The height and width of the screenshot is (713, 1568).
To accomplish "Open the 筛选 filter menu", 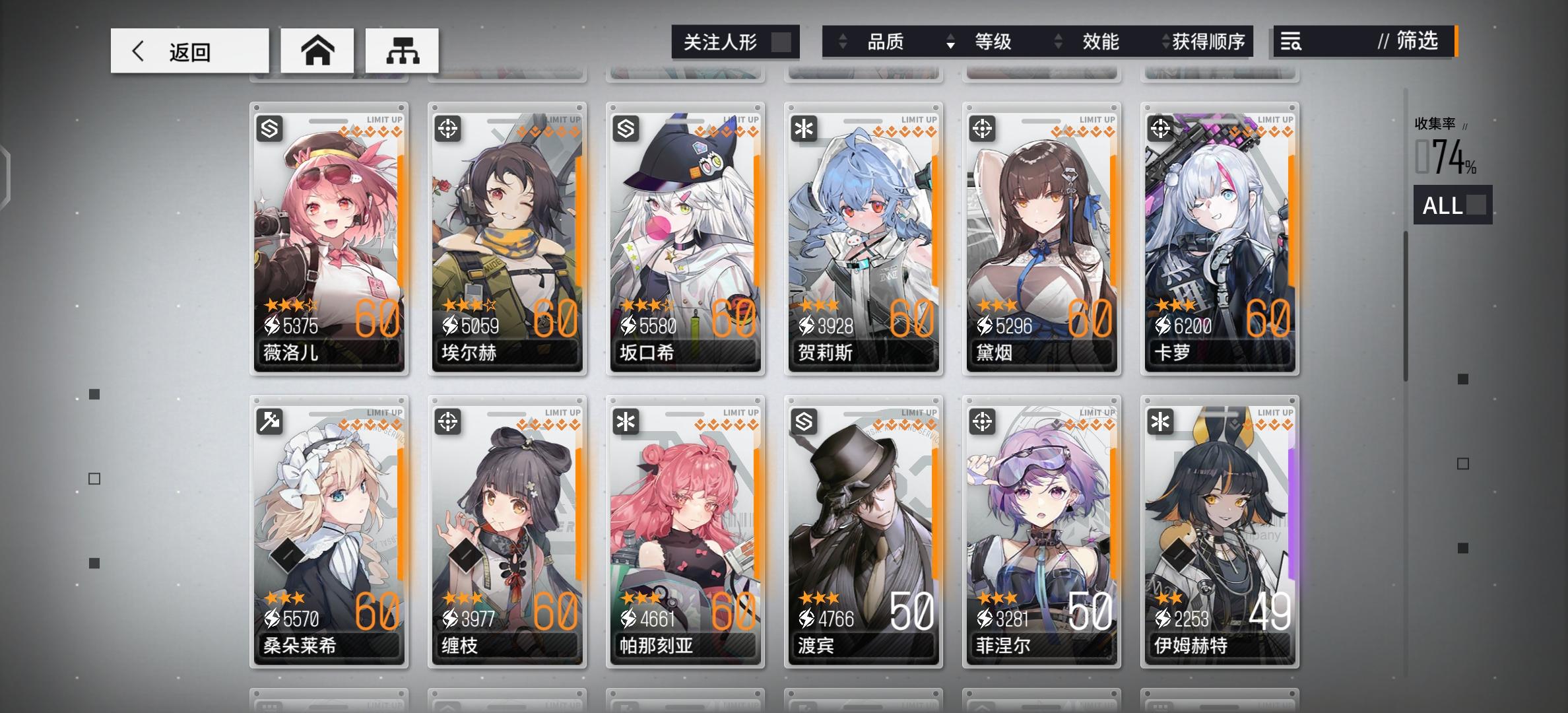I will click(1409, 42).
